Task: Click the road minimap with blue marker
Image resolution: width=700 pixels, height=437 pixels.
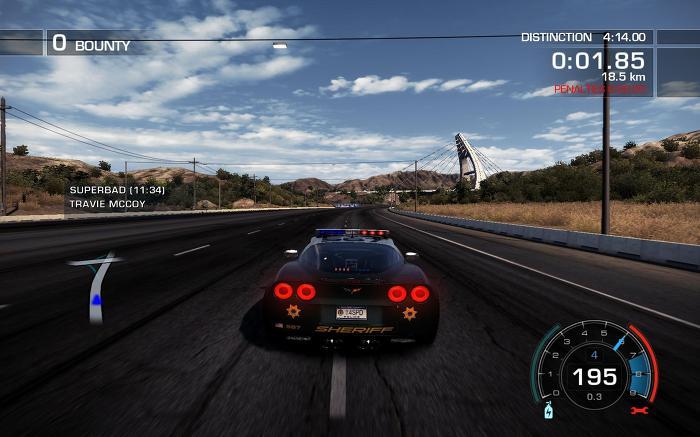Action: pyautogui.click(x=96, y=287)
